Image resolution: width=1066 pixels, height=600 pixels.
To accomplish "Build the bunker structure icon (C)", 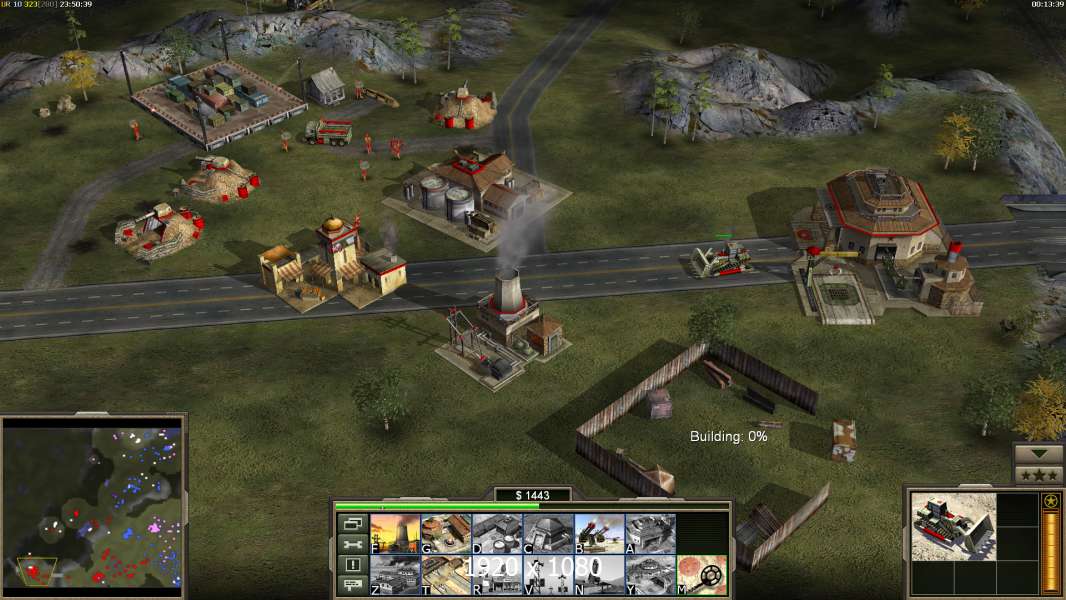I will (x=548, y=533).
